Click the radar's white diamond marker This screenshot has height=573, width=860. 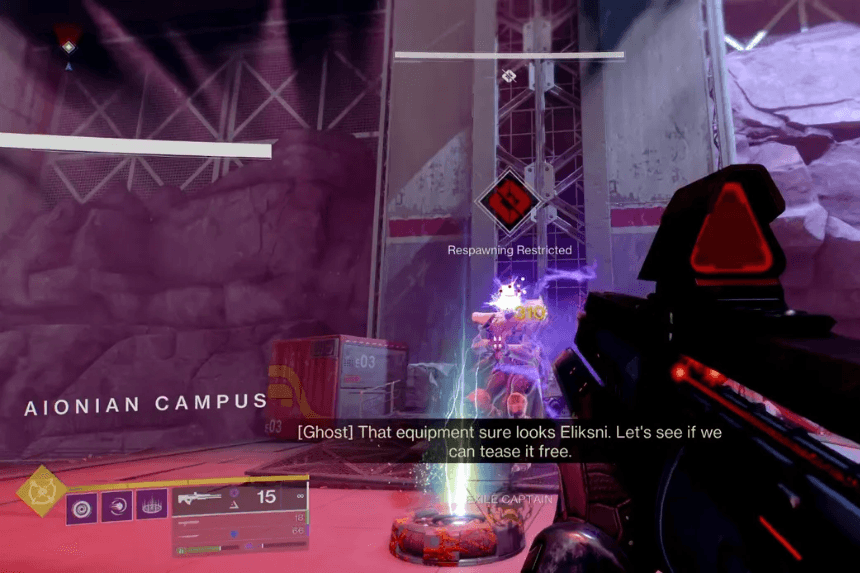click(68, 47)
